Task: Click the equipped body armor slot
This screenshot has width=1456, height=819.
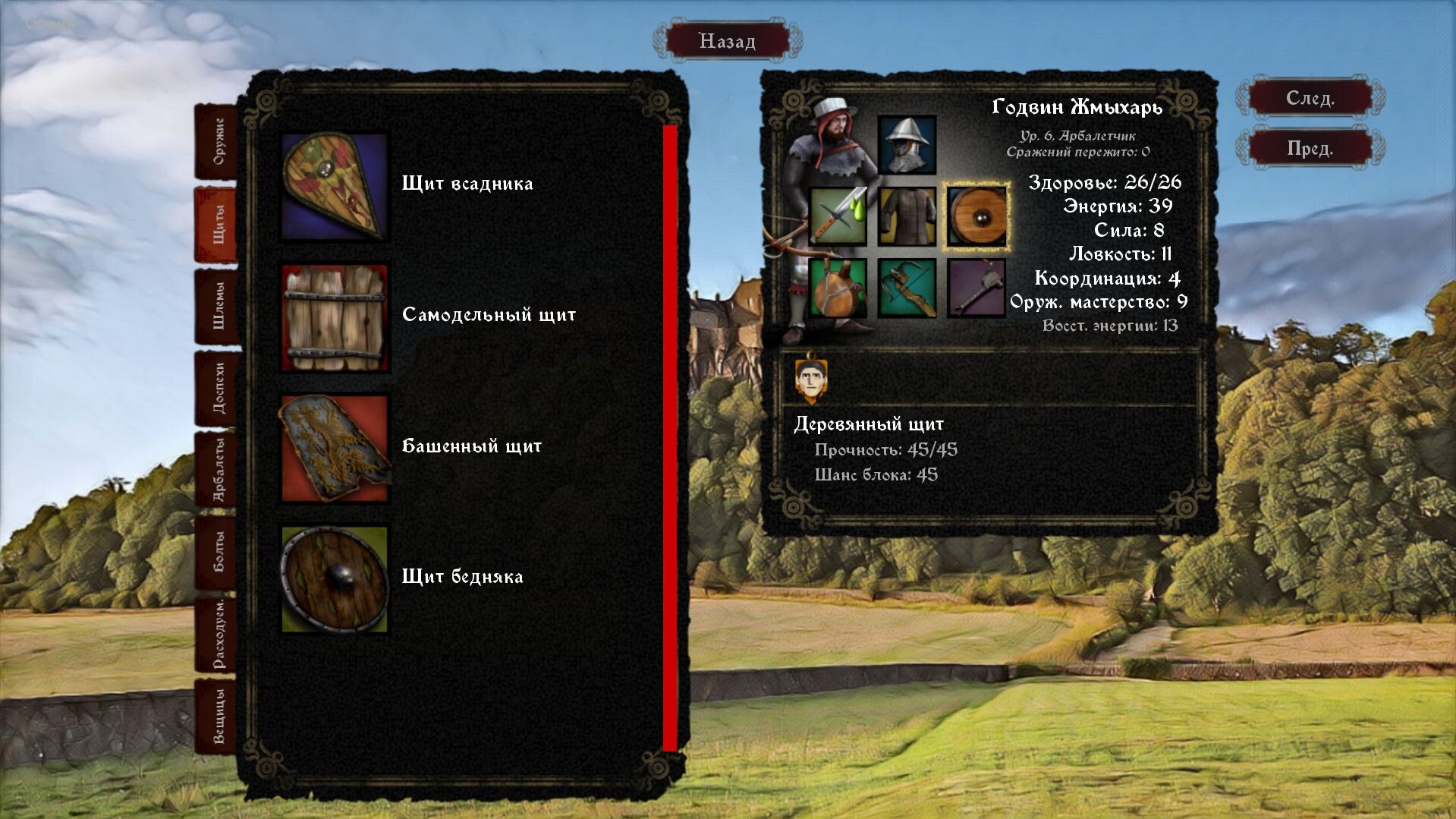Action: point(907,217)
